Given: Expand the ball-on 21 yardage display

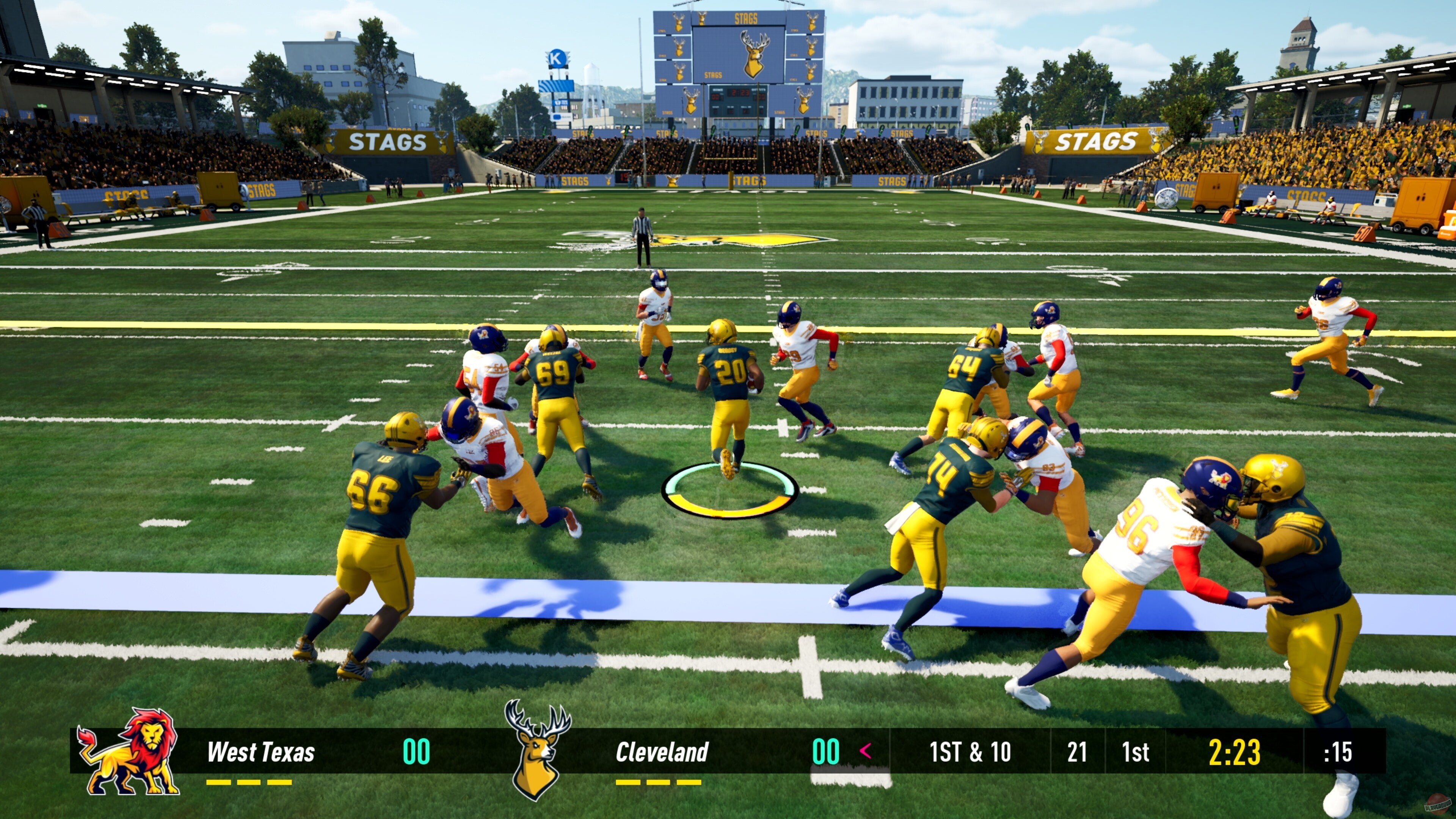Looking at the screenshot, I should pos(1078,752).
